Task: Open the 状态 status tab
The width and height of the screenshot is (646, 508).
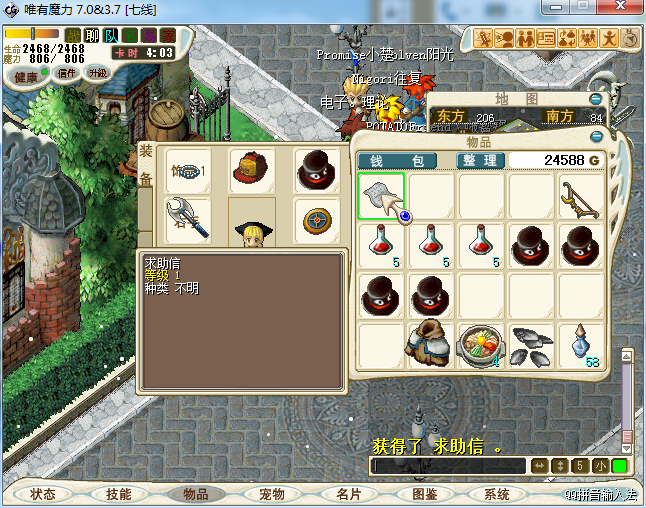Action: [43, 494]
